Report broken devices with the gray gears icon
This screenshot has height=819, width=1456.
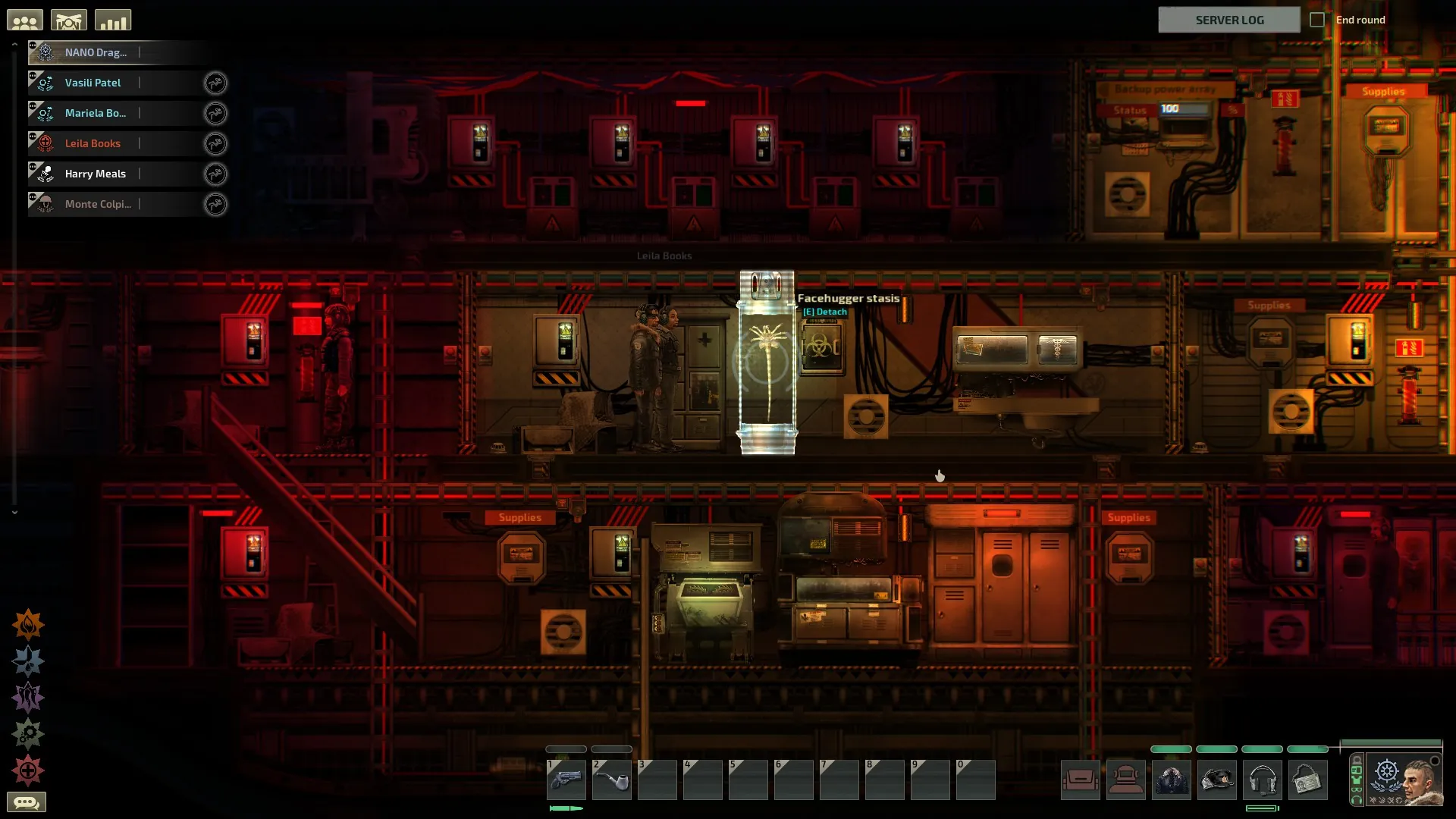pos(28,734)
